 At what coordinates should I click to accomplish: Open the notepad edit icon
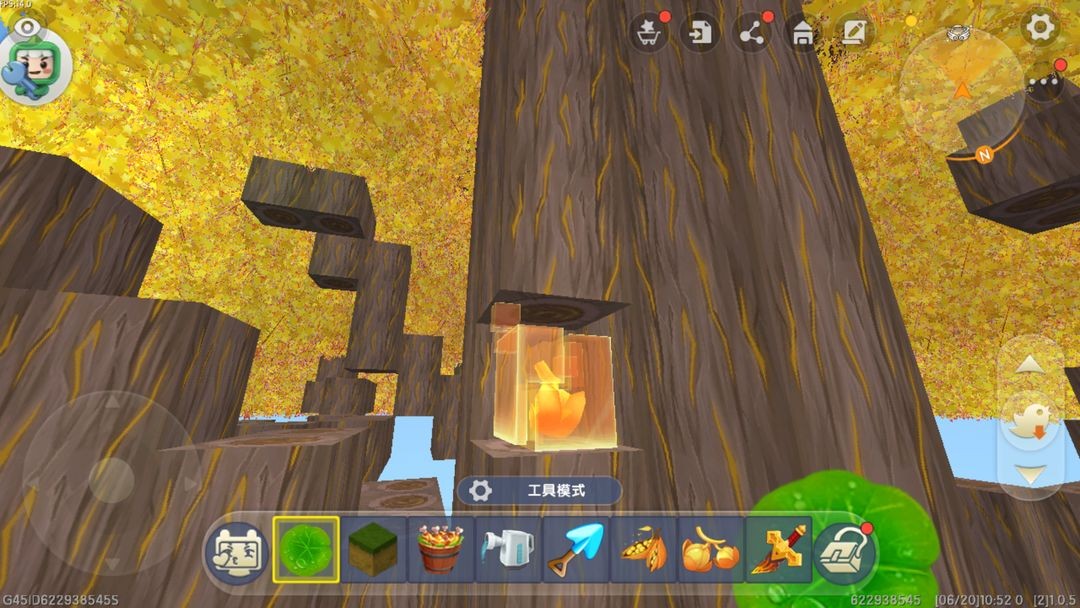click(x=853, y=33)
